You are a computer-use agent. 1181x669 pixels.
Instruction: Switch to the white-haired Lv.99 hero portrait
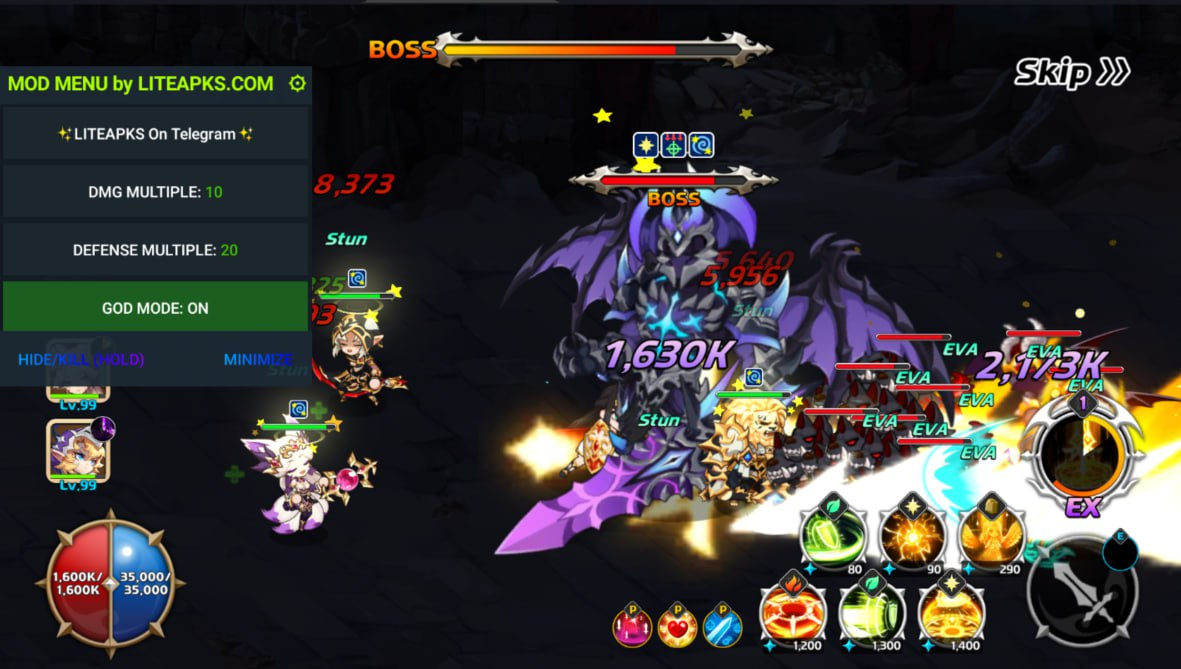click(77, 450)
